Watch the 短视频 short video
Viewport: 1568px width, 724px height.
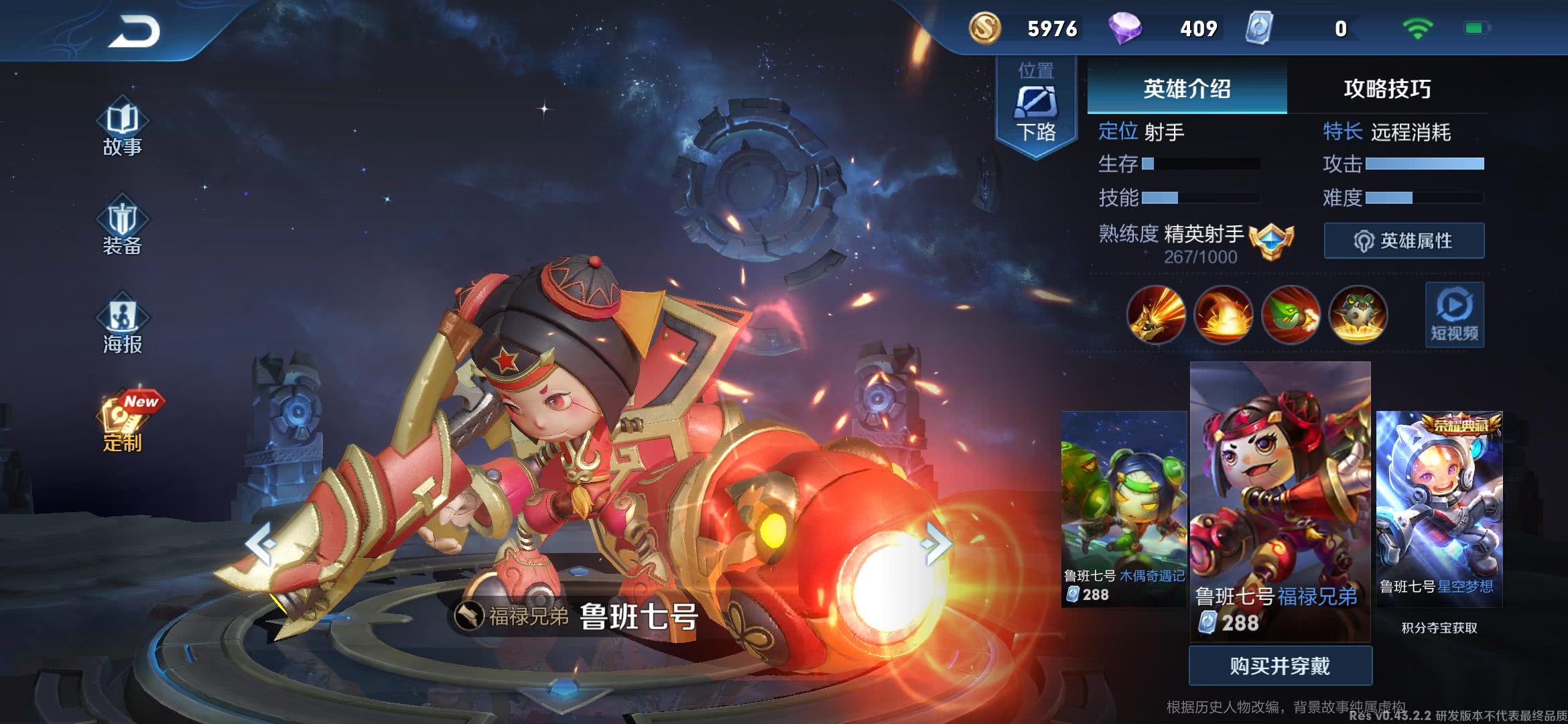1454,315
